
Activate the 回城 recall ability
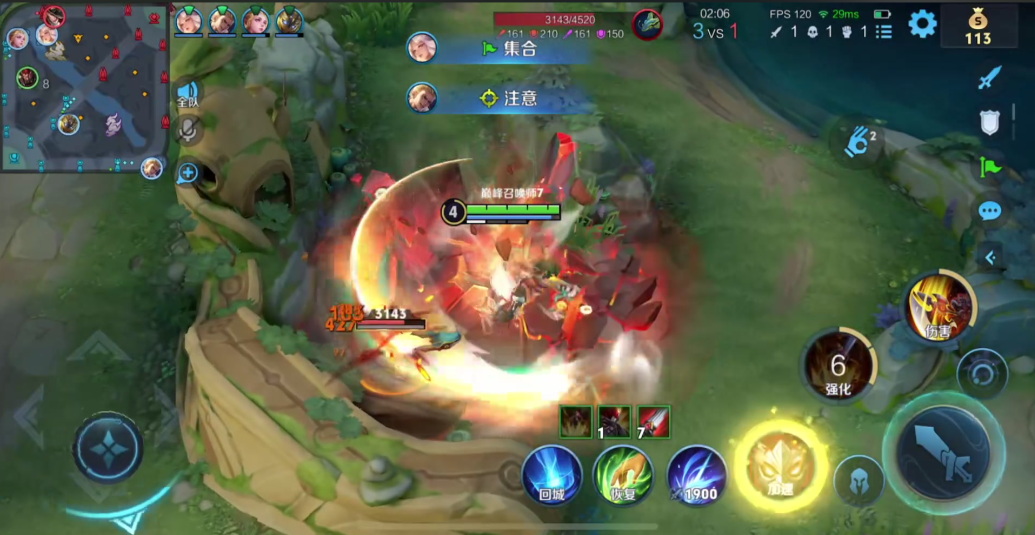pos(552,474)
